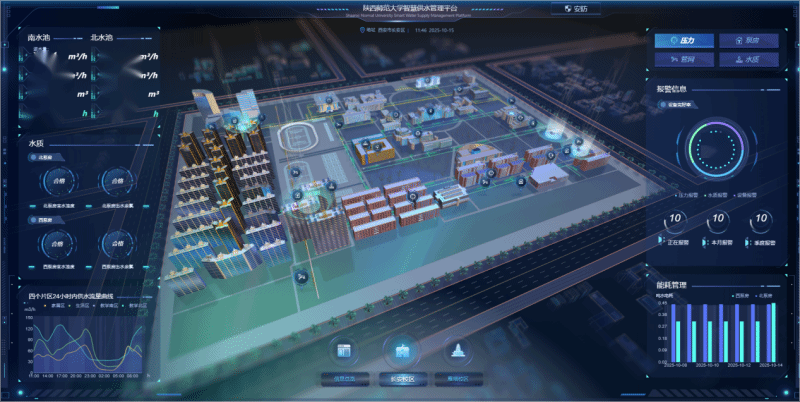Click the 24-hour water flow curve chart

coord(85,342)
